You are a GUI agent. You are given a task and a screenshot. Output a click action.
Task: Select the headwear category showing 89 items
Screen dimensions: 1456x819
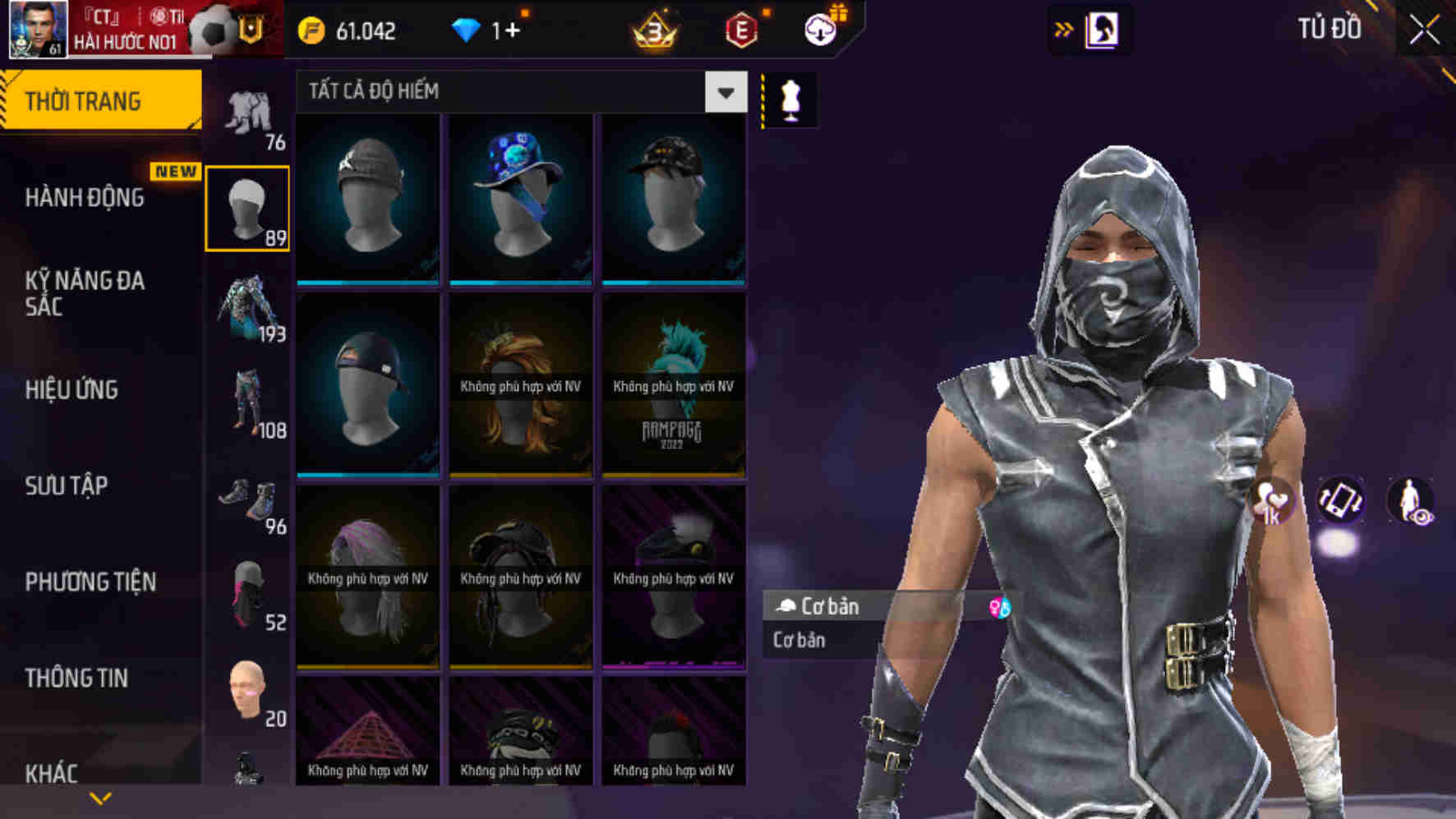point(248,205)
